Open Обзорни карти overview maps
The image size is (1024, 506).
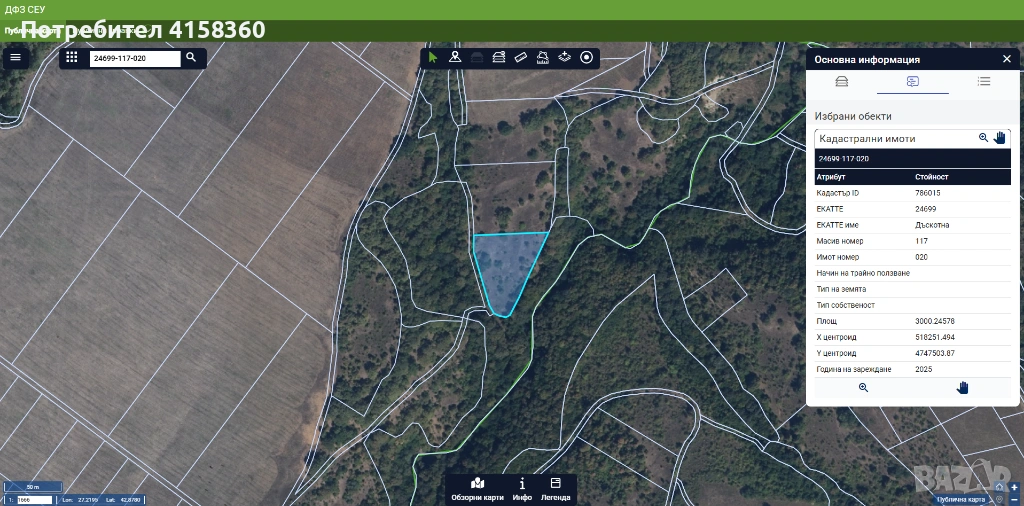click(477, 489)
